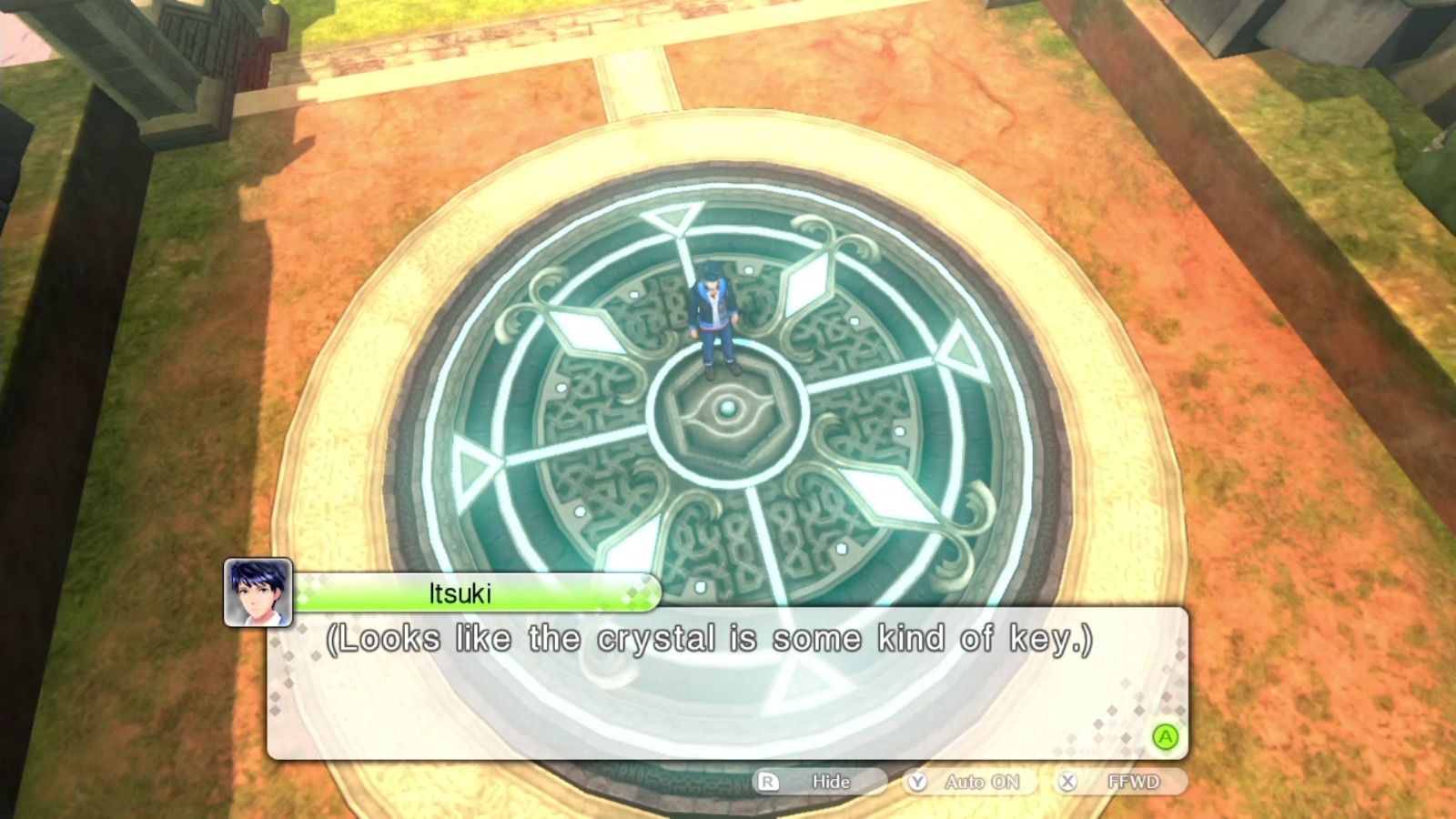This screenshot has height=819, width=1456.
Task: Click the R button icon next to Hide
Action: click(771, 781)
